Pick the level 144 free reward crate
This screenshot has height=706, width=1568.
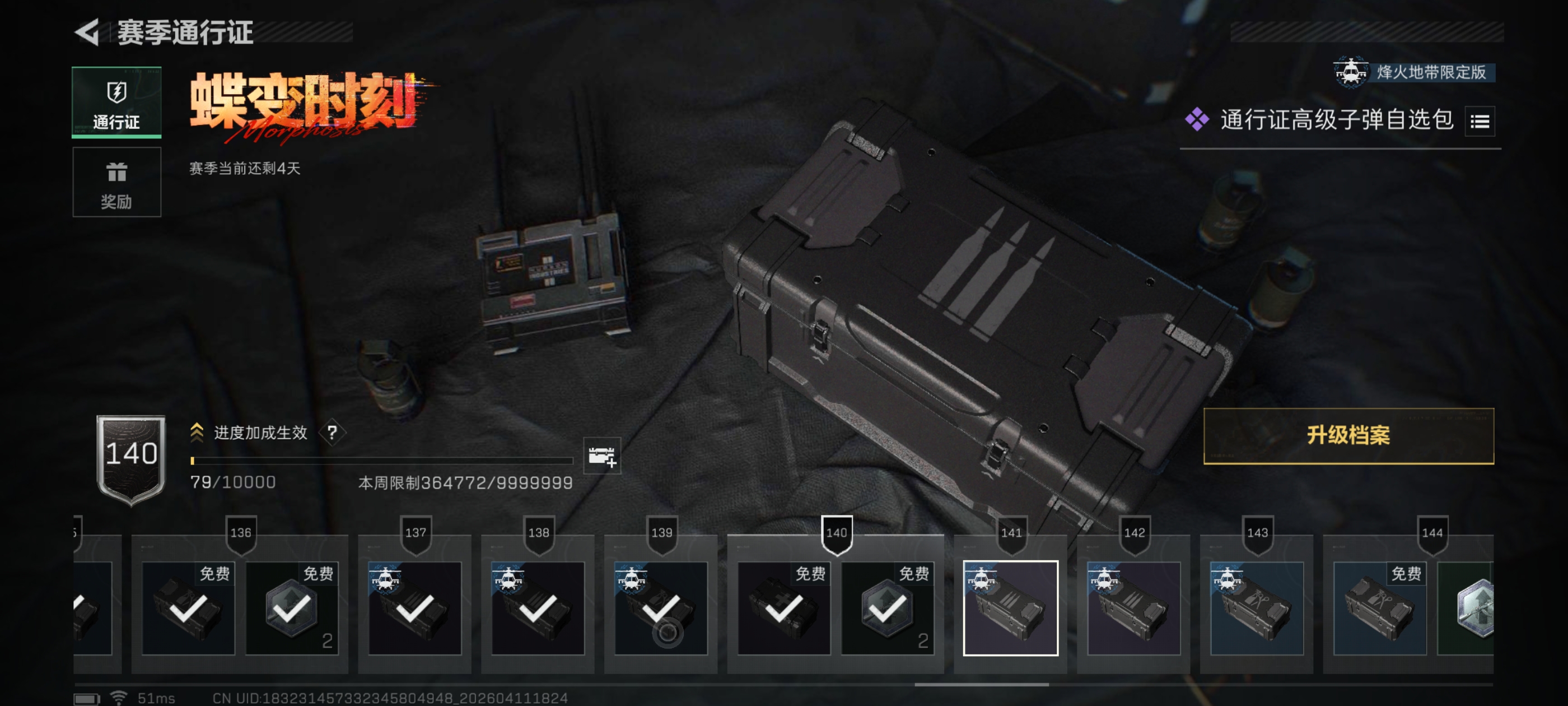coord(1379,607)
